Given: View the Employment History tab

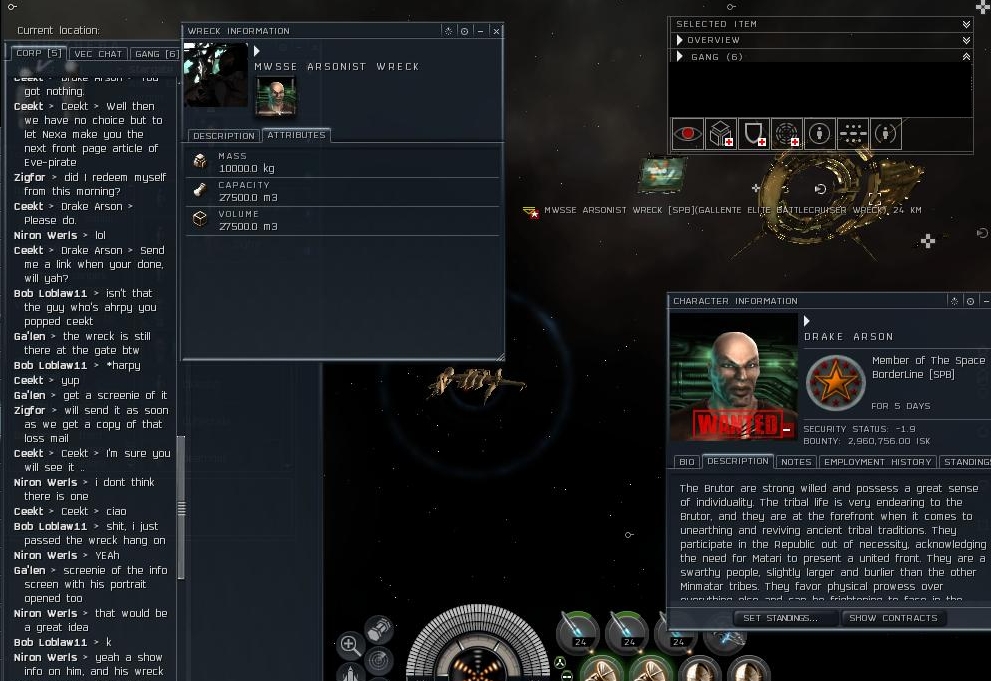Looking at the screenshot, I should (x=877, y=462).
